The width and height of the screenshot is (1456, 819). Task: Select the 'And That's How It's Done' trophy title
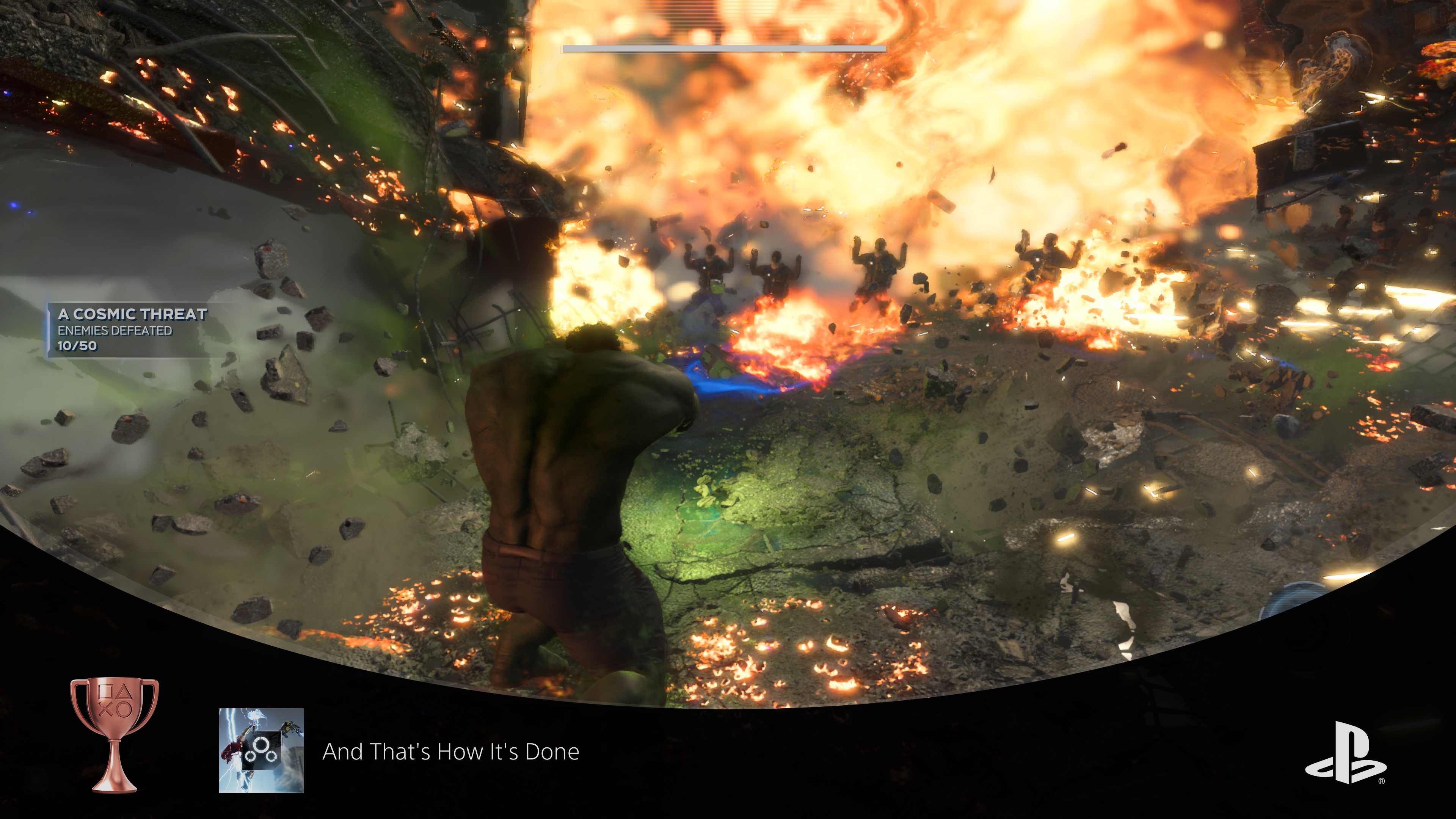point(450,752)
